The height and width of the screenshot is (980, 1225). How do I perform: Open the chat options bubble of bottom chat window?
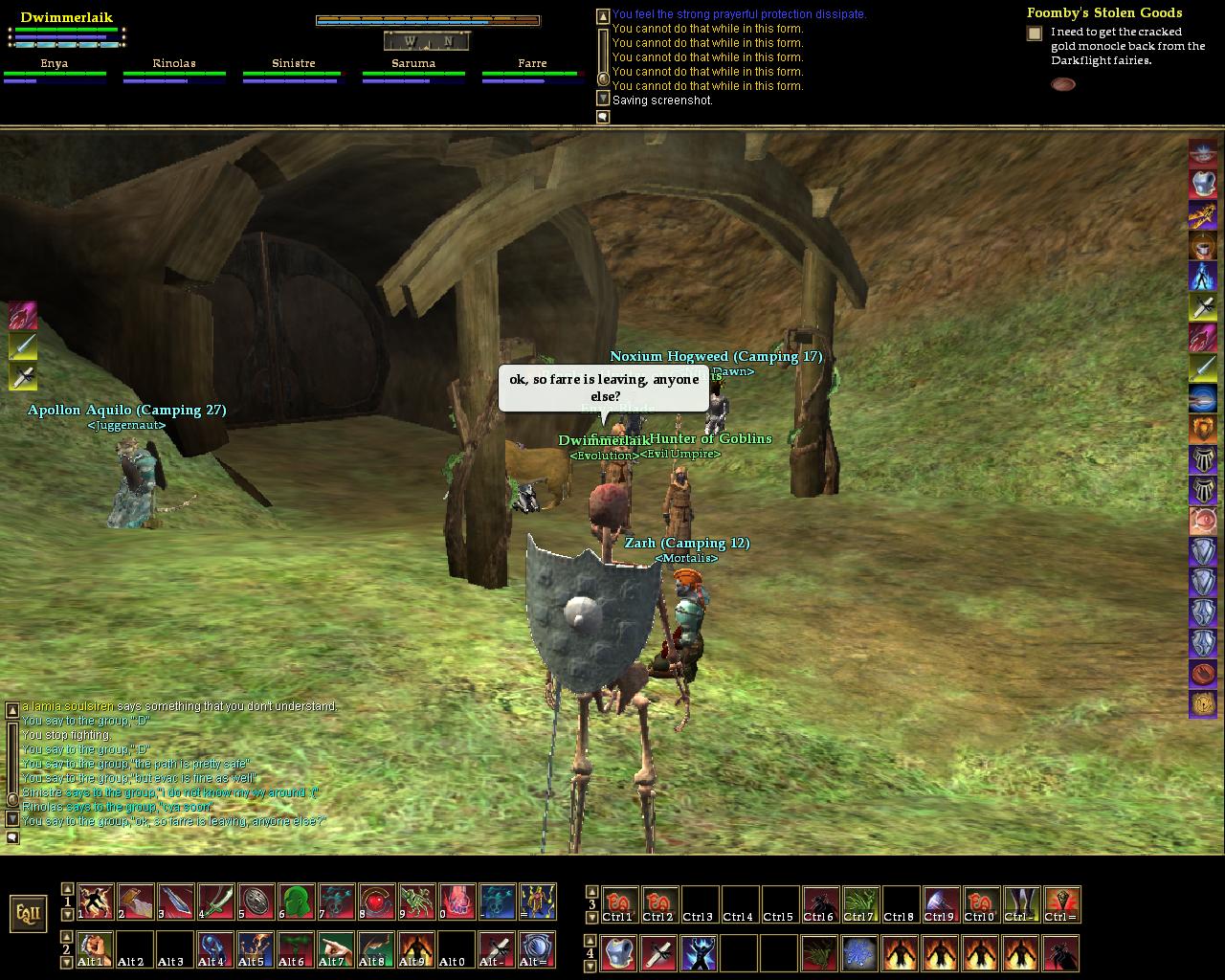[x=12, y=837]
